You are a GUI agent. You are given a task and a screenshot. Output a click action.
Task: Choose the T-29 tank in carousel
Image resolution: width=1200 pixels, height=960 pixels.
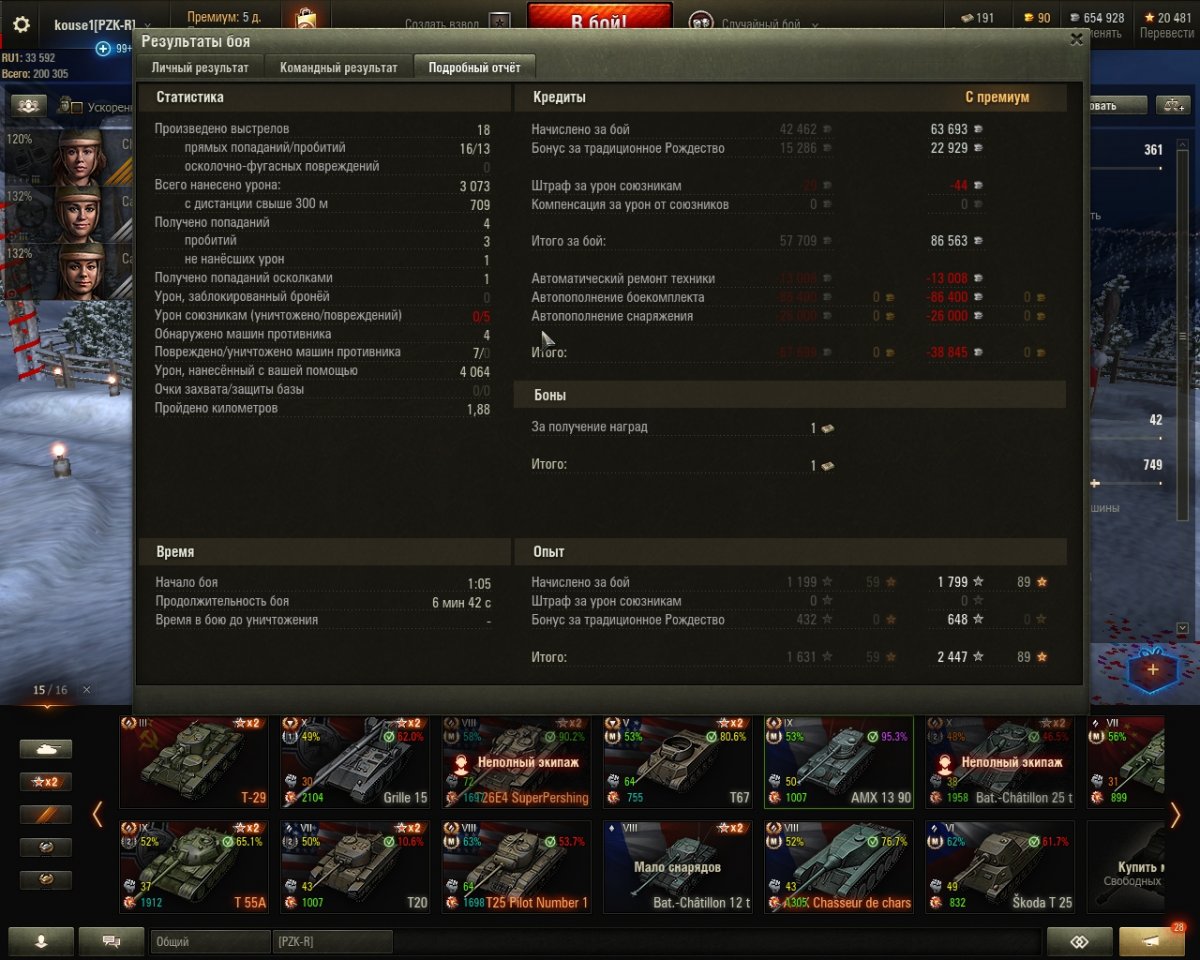193,762
